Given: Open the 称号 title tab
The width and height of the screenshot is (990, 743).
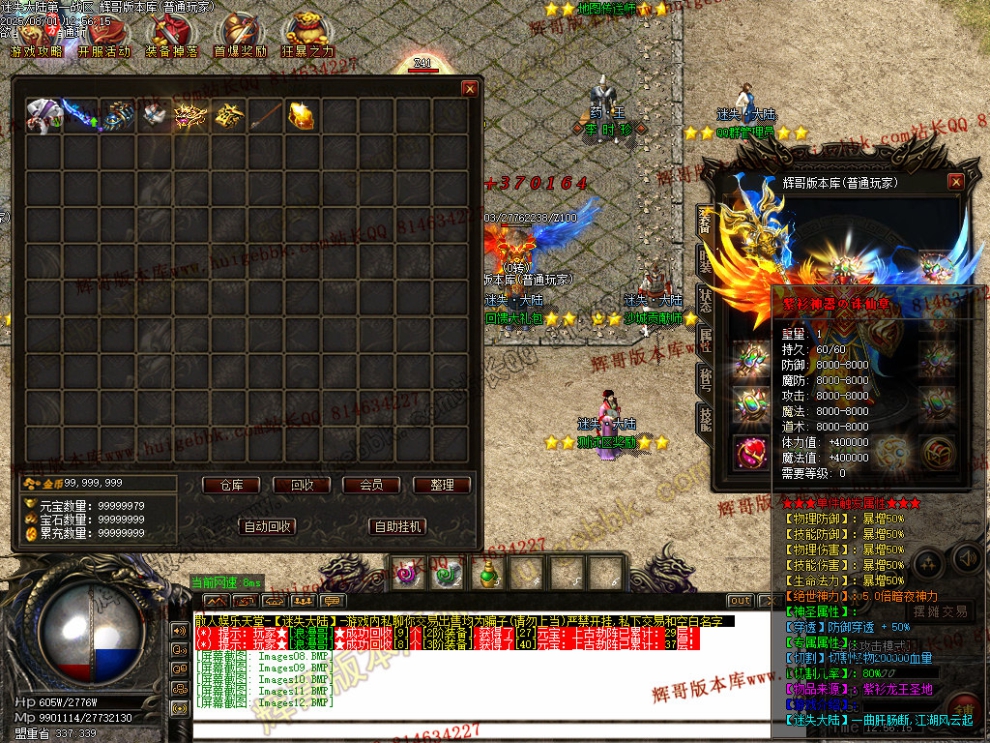Looking at the screenshot, I should 704,378.
